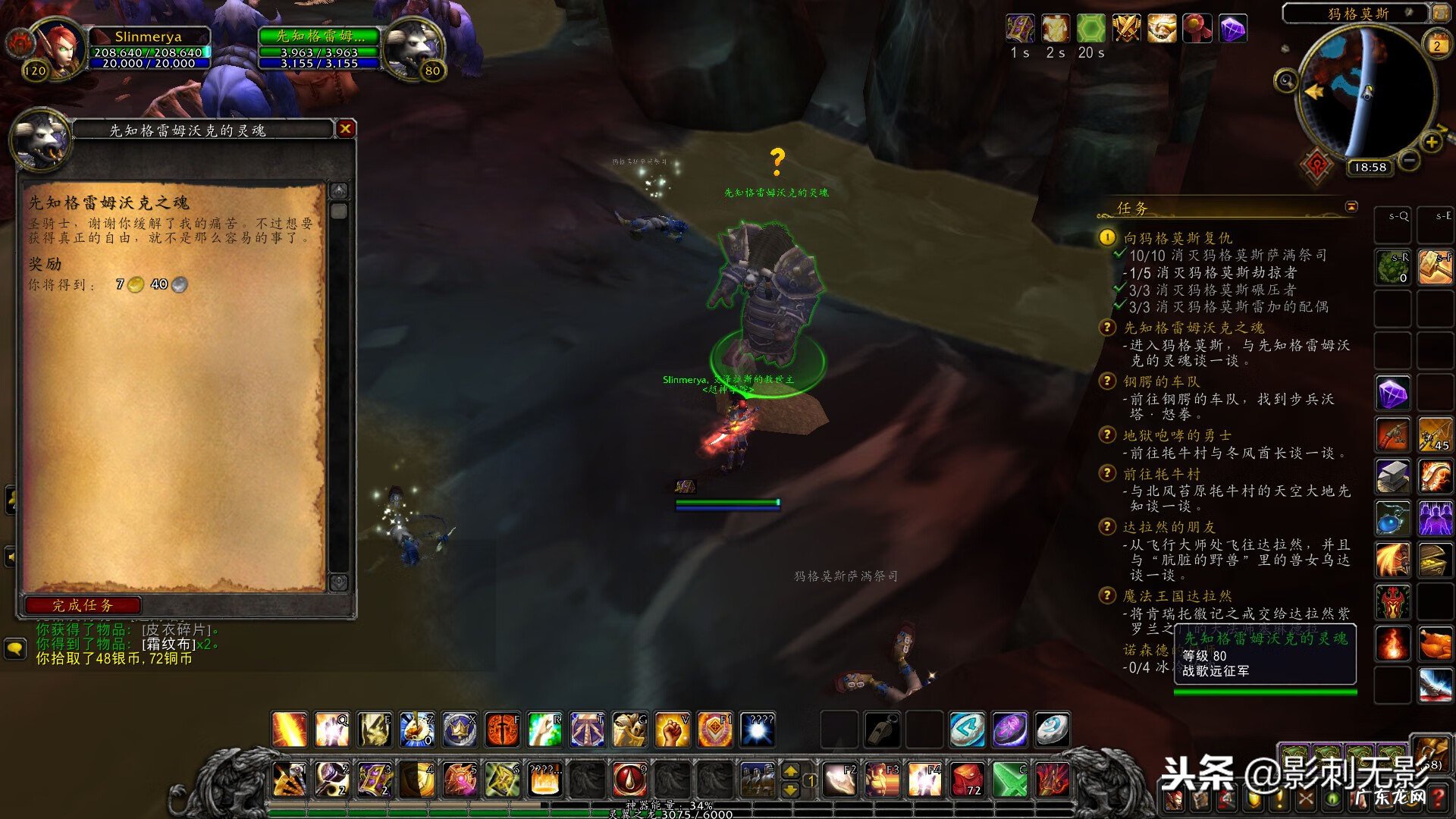Image resolution: width=1456 pixels, height=819 pixels.
Task: Activate the golden fist ability
Action: 672,730
